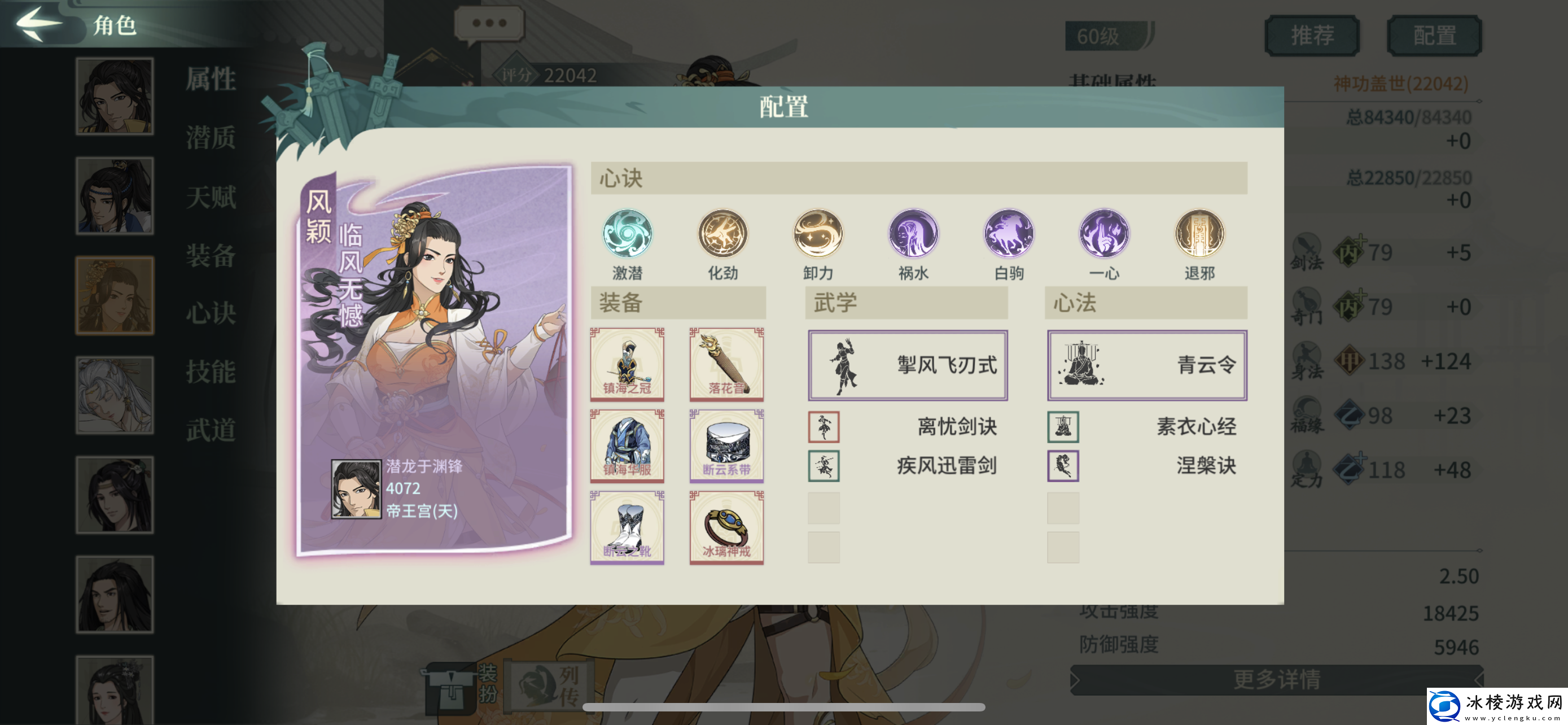Image resolution: width=1568 pixels, height=725 pixels.
Task: Select the 落花音 weapon equipment icon
Action: point(726,364)
